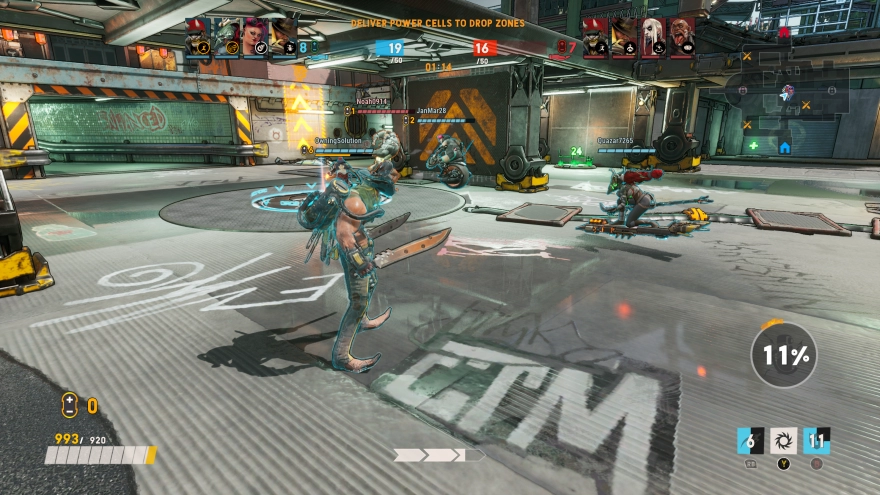Click the green health cross on minimap
This screenshot has height=495, width=880.
tap(753, 145)
